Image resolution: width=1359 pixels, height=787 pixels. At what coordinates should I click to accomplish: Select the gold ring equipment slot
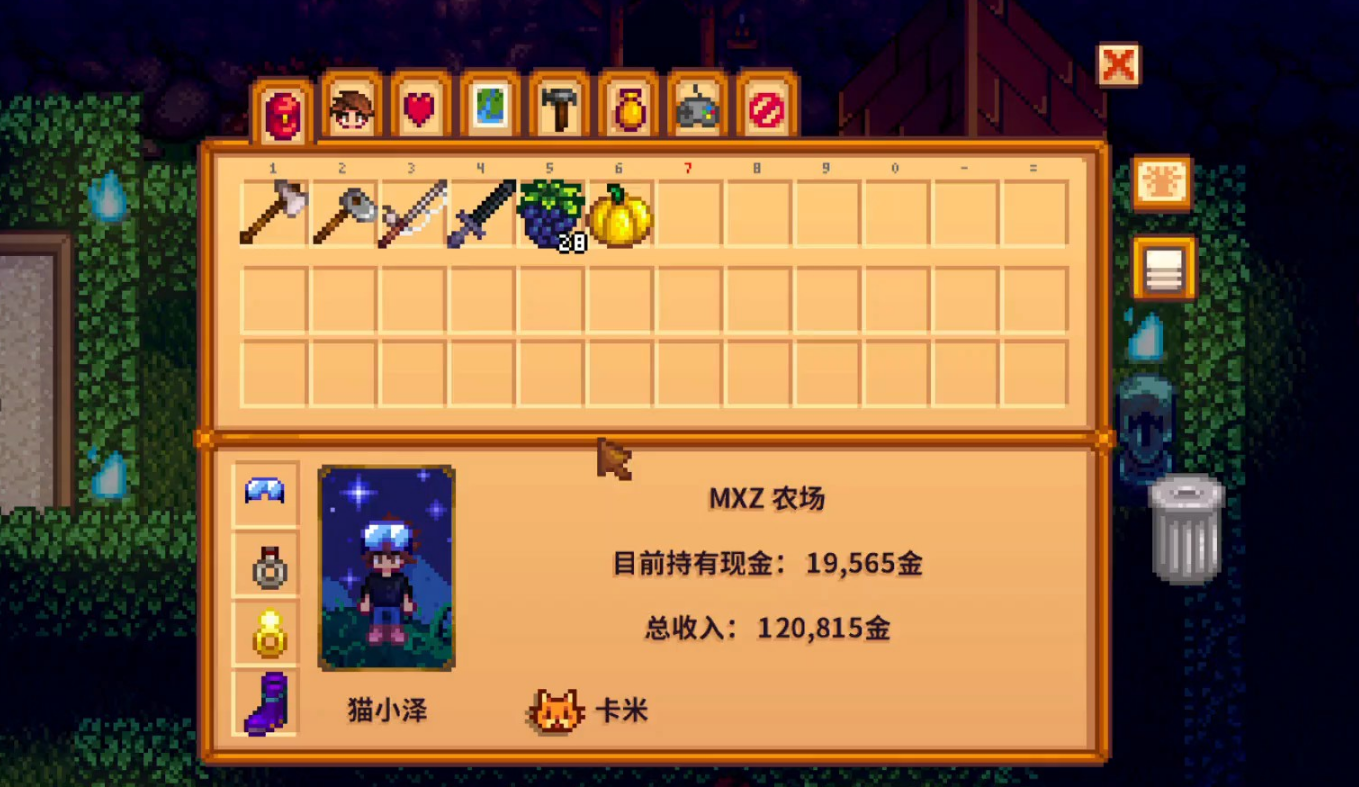click(266, 633)
